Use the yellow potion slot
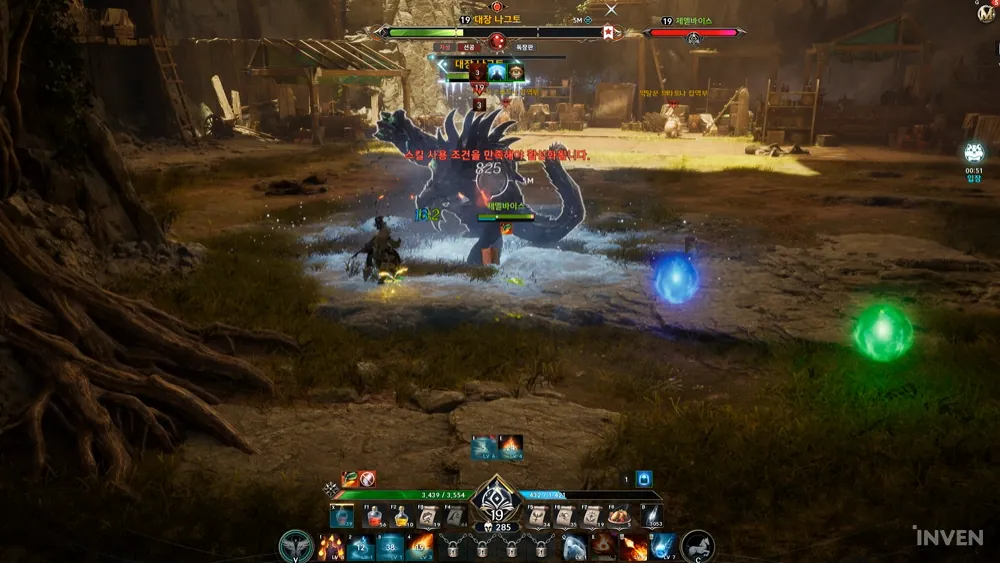The width and height of the screenshot is (1000, 563). [x=402, y=516]
